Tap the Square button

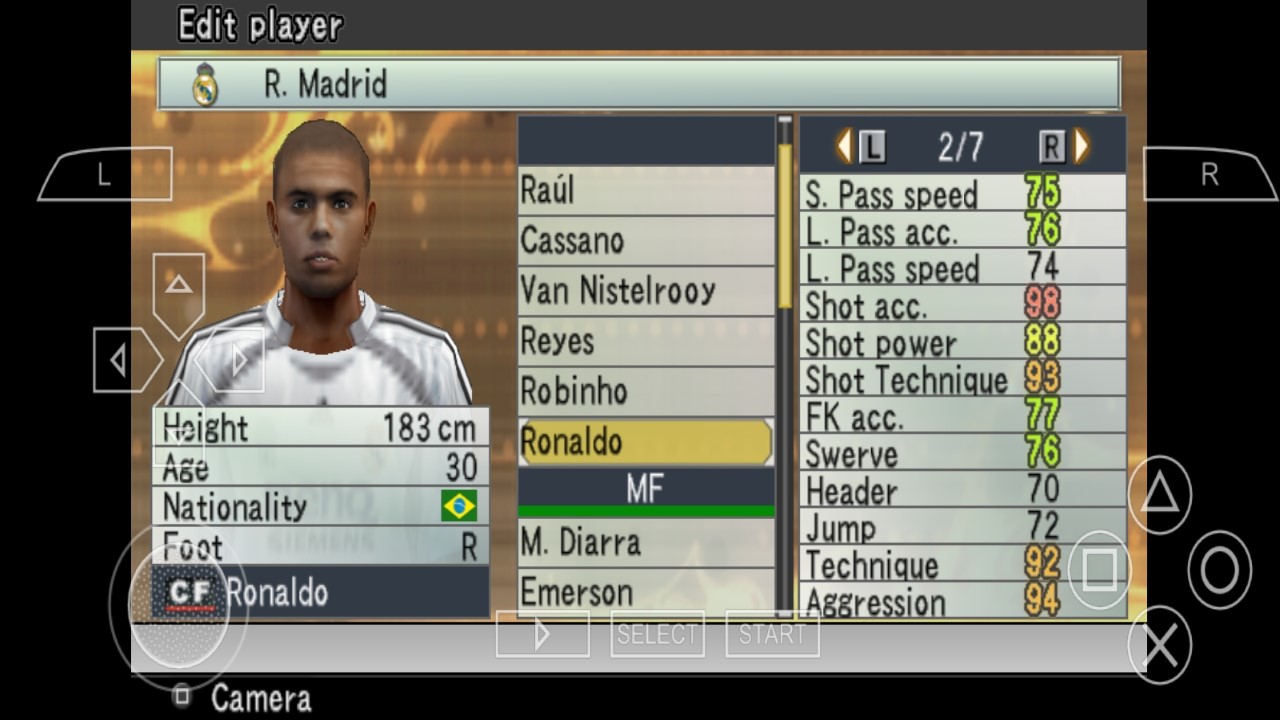tap(1101, 571)
